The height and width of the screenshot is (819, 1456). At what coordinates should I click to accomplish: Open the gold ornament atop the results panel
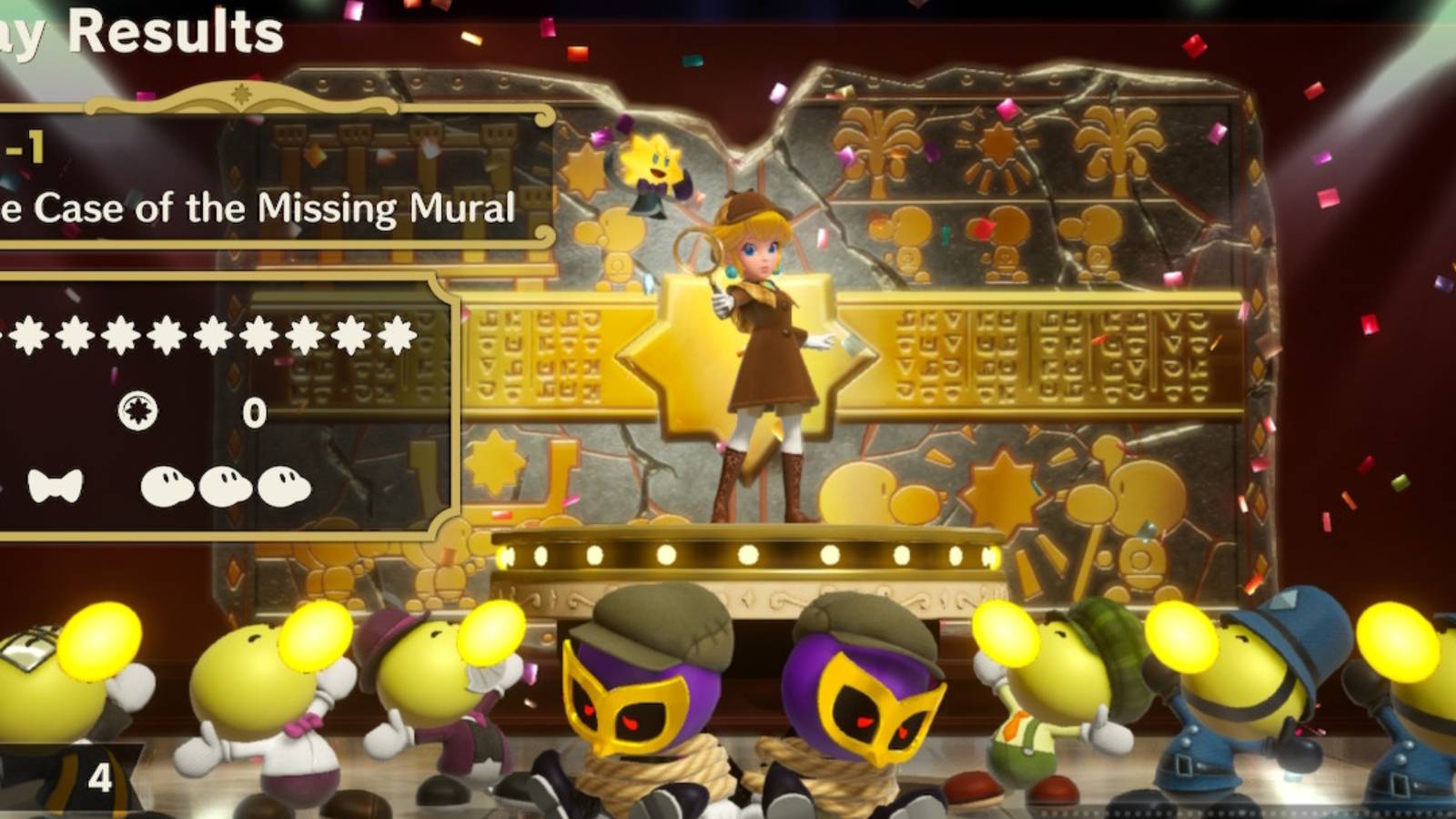(238, 94)
